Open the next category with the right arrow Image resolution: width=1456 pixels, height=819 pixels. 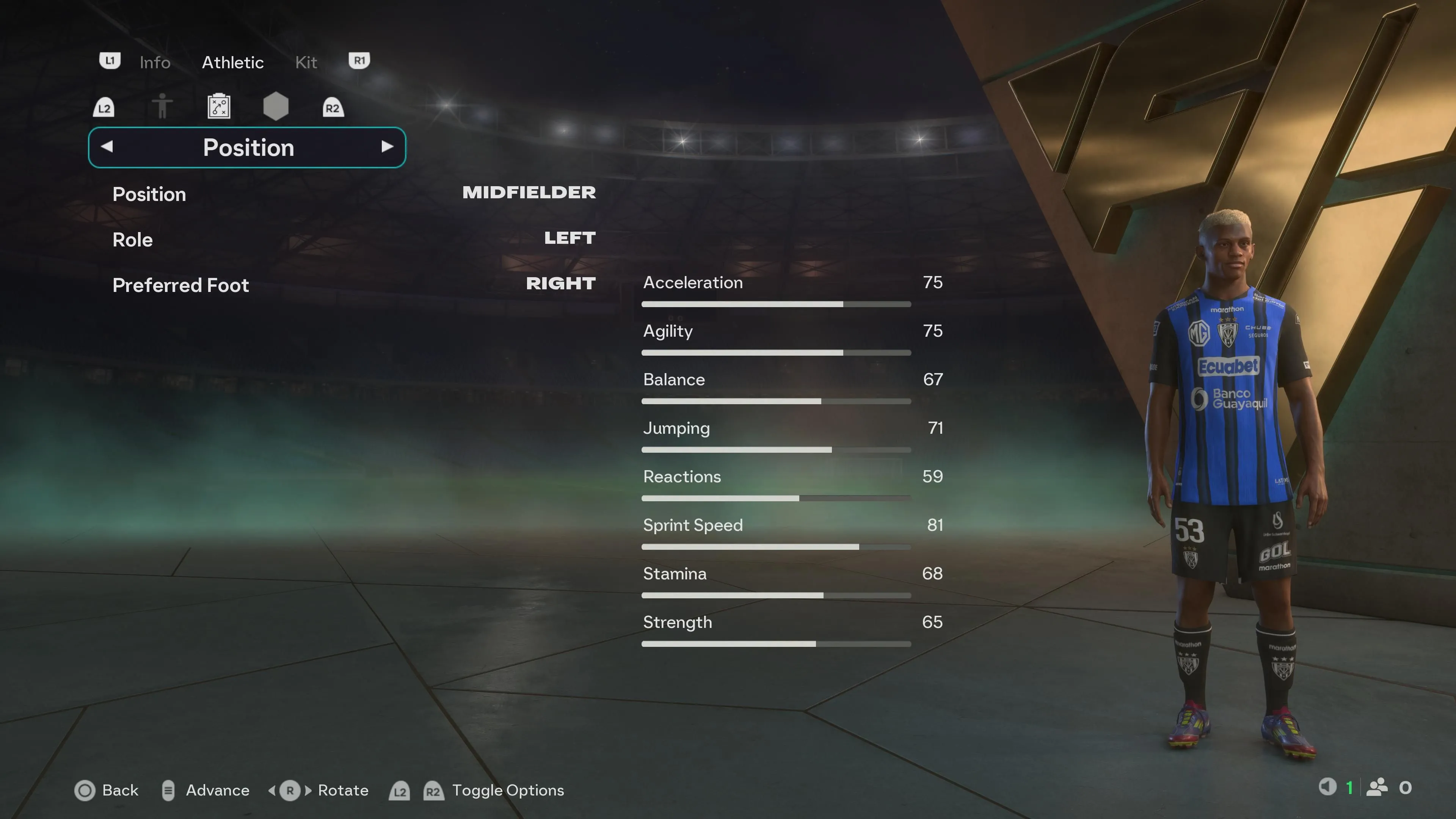pyautogui.click(x=388, y=147)
